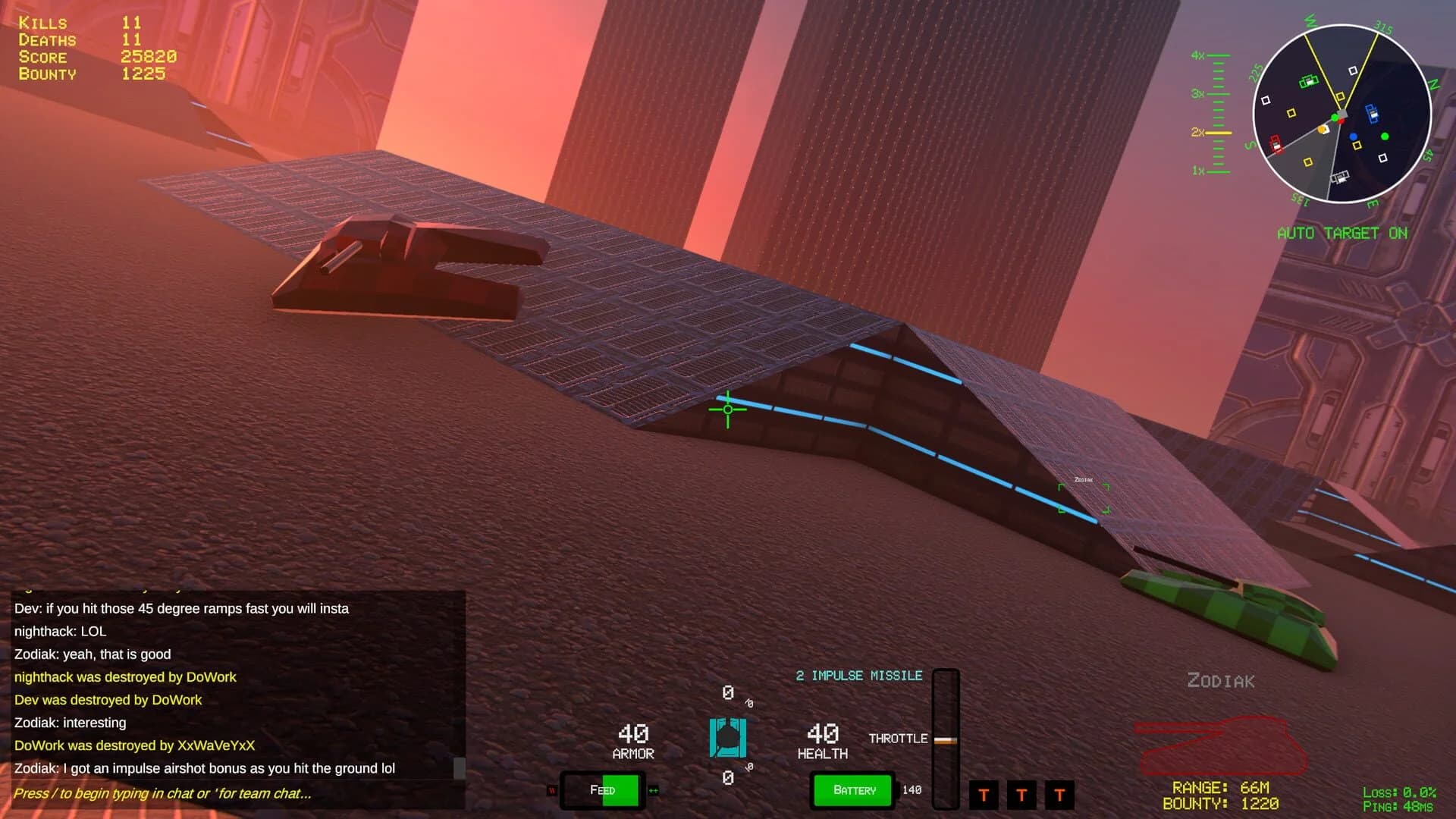Select the middle T weapon slot icon

click(1022, 795)
